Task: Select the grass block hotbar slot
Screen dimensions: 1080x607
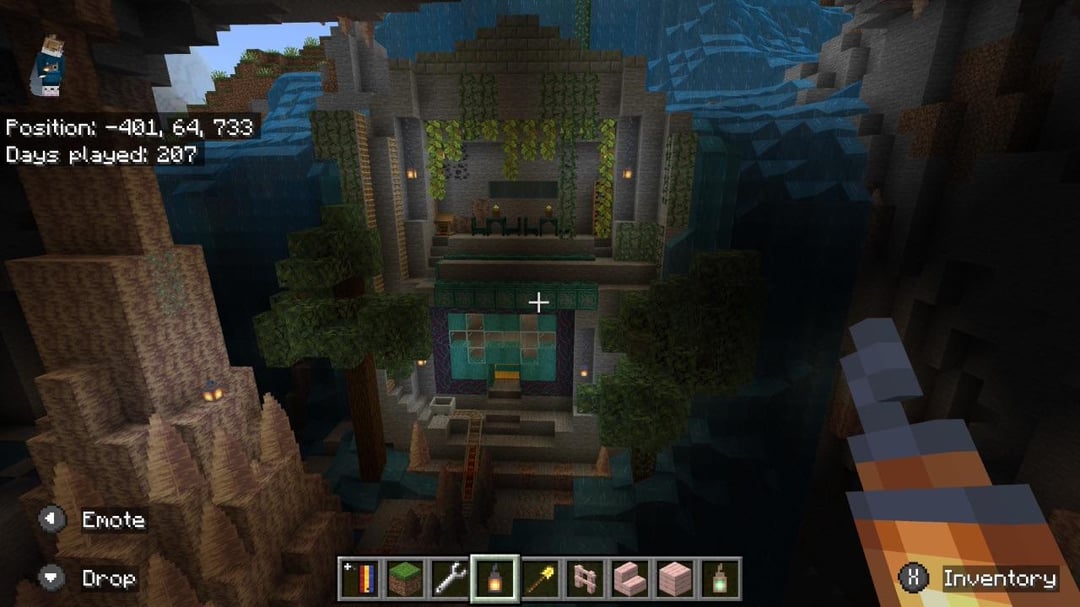Action: point(406,577)
